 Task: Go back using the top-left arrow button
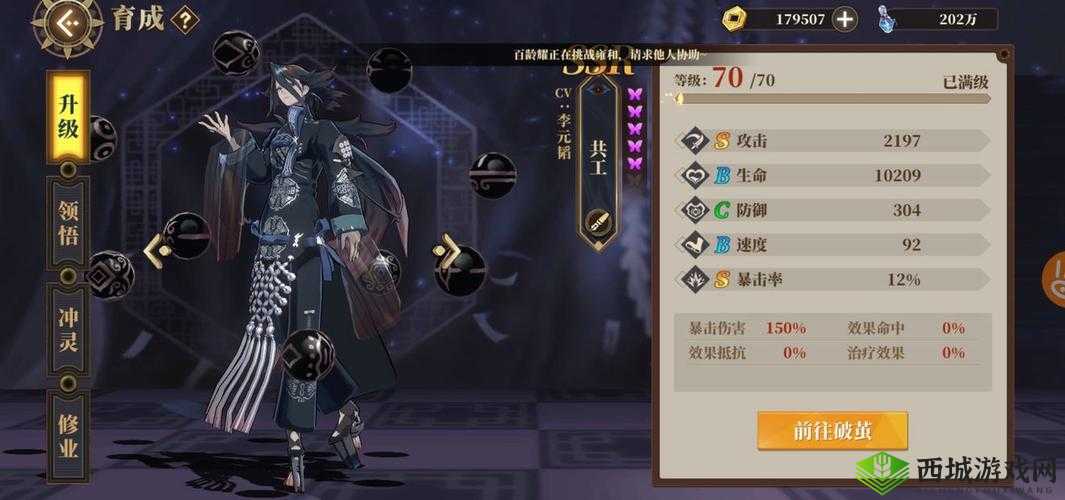[67, 21]
